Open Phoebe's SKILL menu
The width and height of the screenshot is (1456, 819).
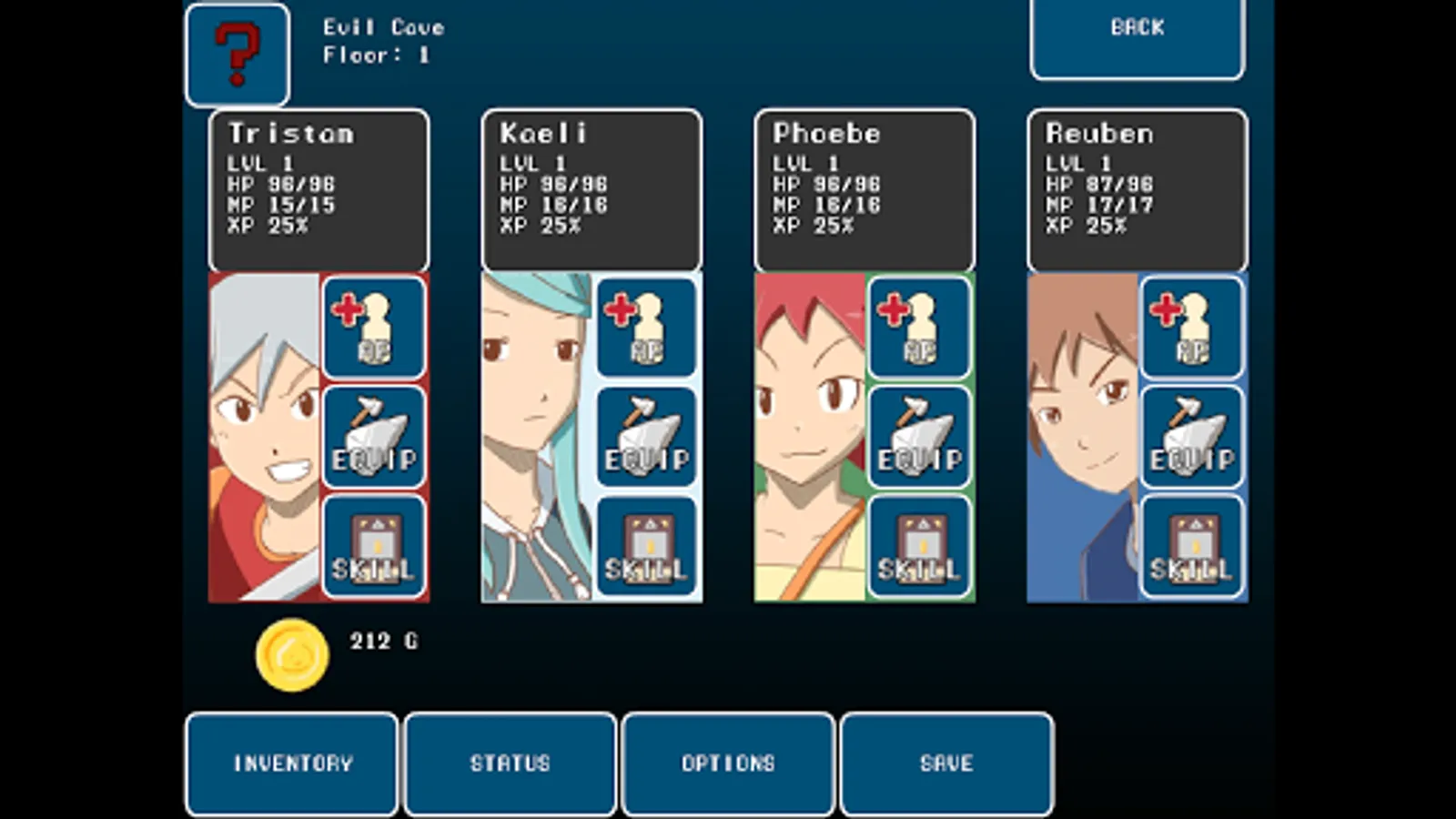click(x=919, y=547)
